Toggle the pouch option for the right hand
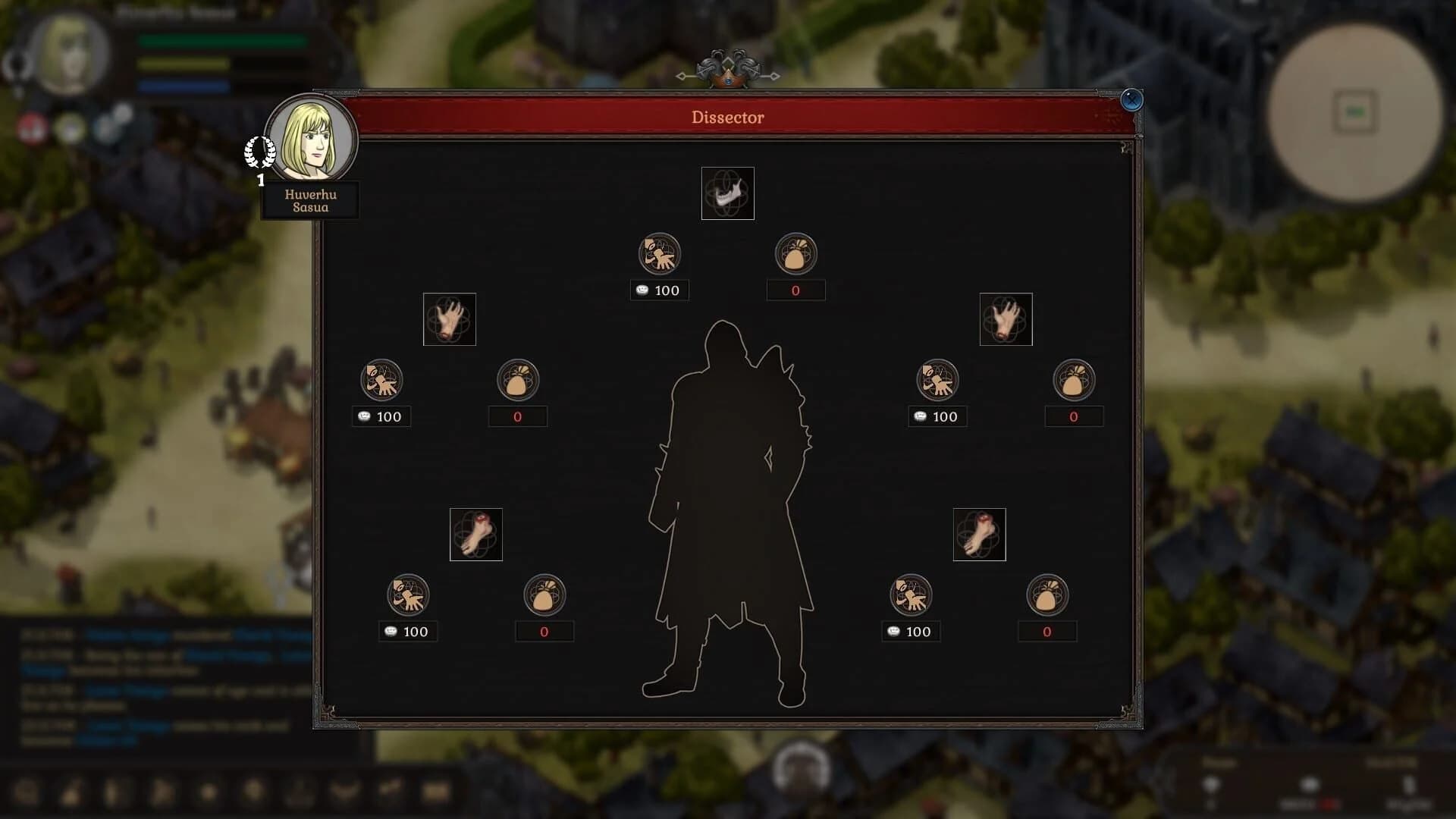The image size is (1456, 819). pyautogui.click(x=1075, y=380)
